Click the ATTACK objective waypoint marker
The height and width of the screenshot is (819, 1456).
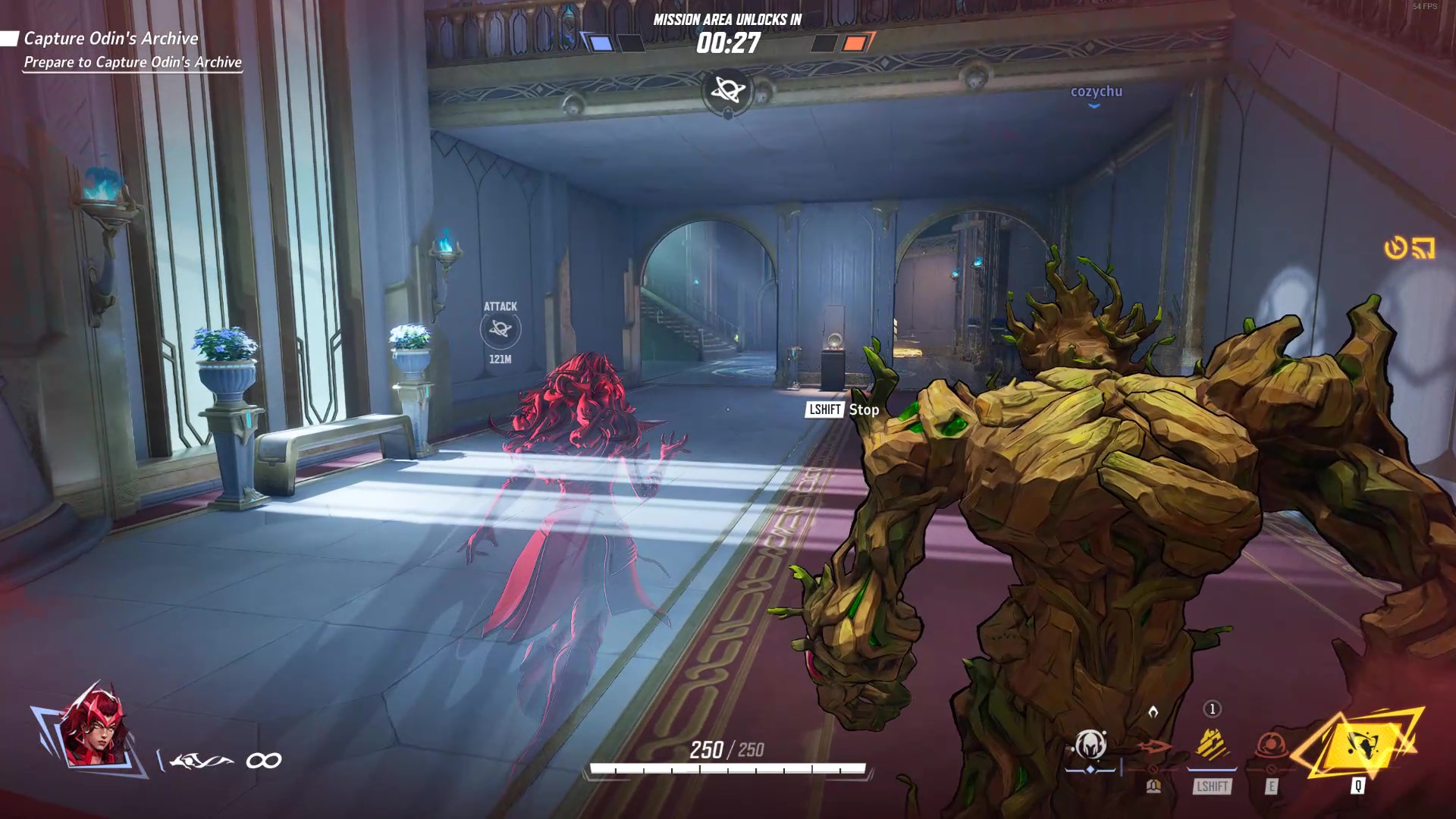tap(500, 329)
